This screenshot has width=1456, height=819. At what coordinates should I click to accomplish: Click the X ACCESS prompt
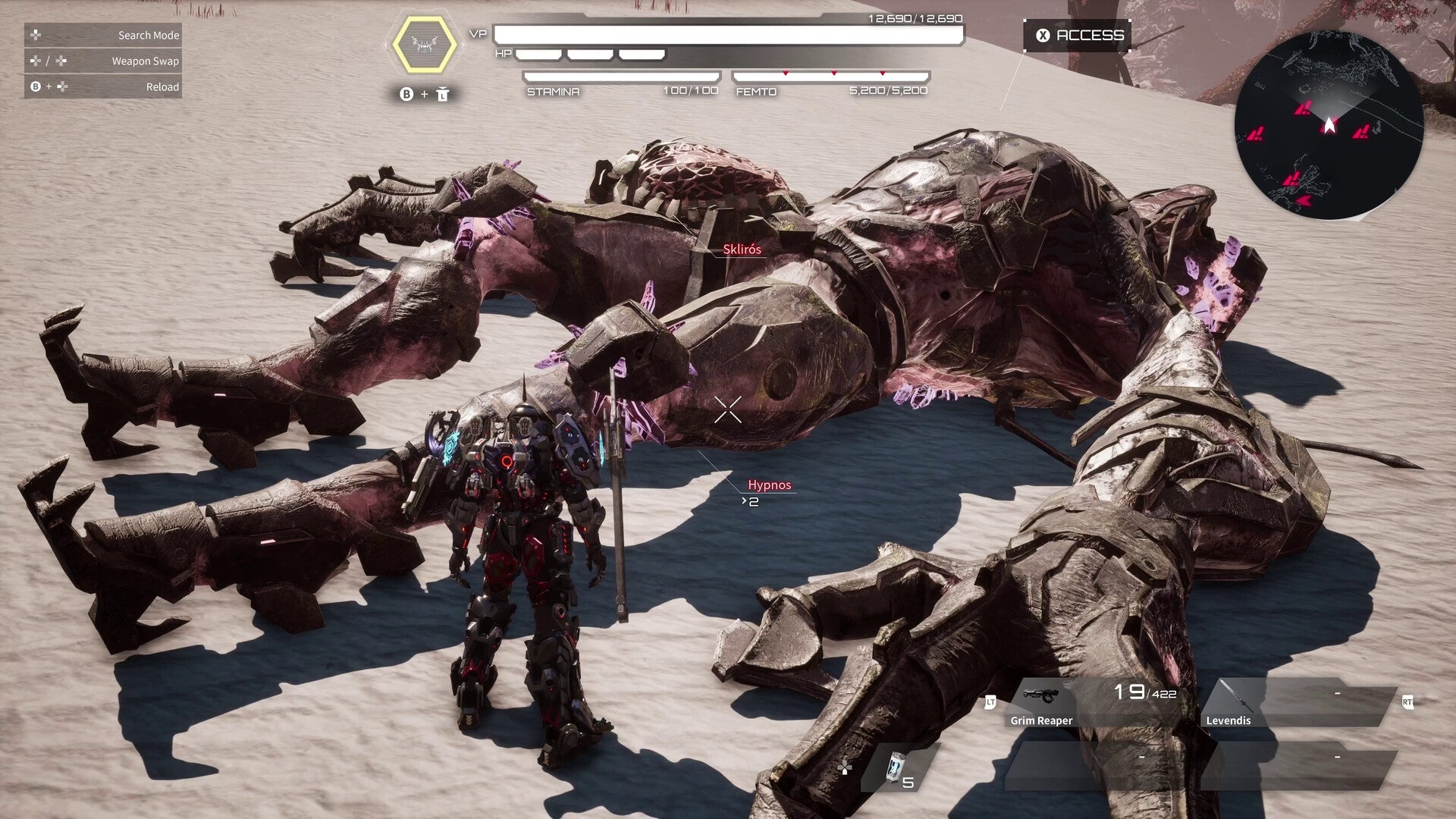1077,34
